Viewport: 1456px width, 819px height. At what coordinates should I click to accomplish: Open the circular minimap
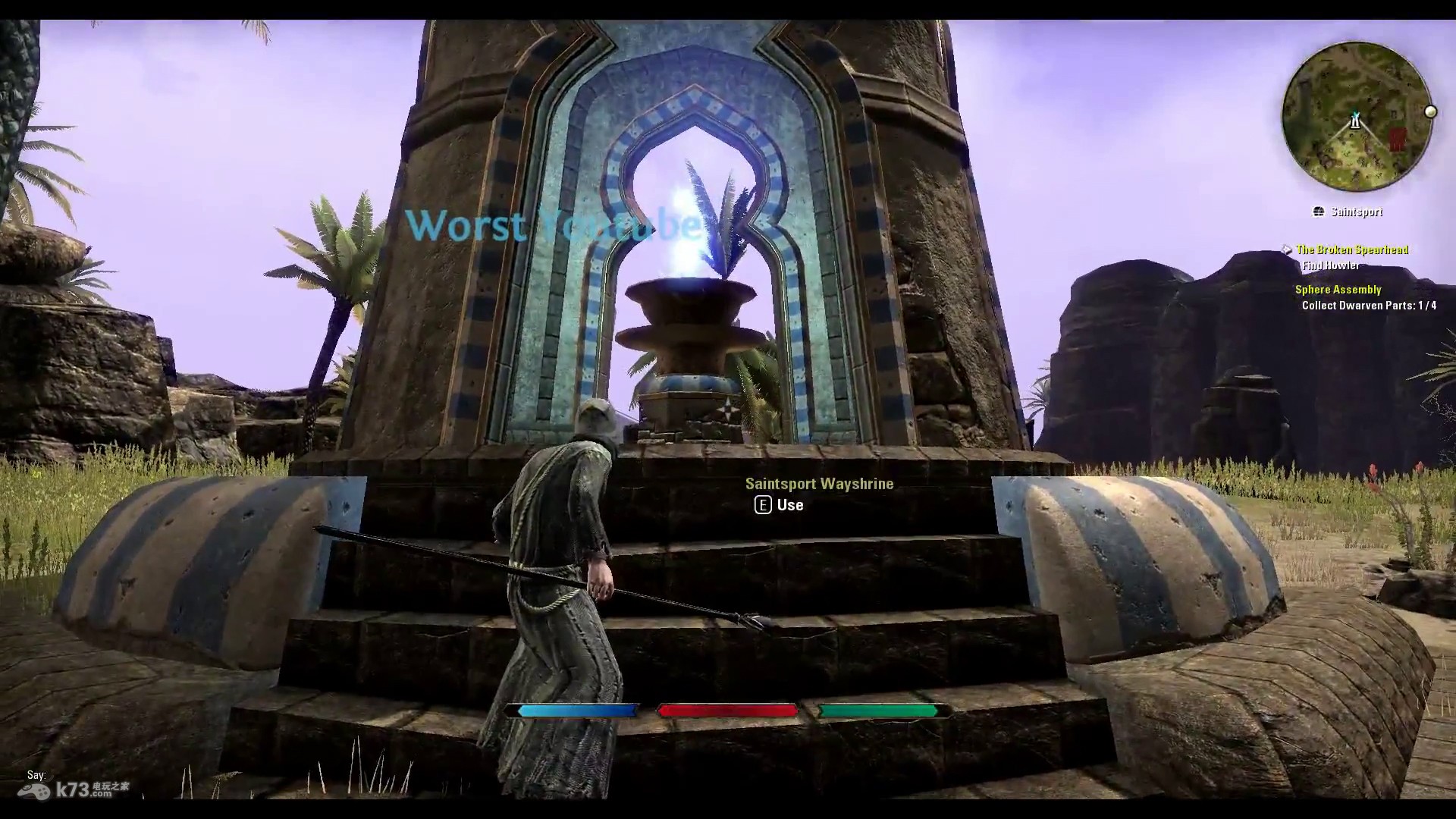(1356, 116)
